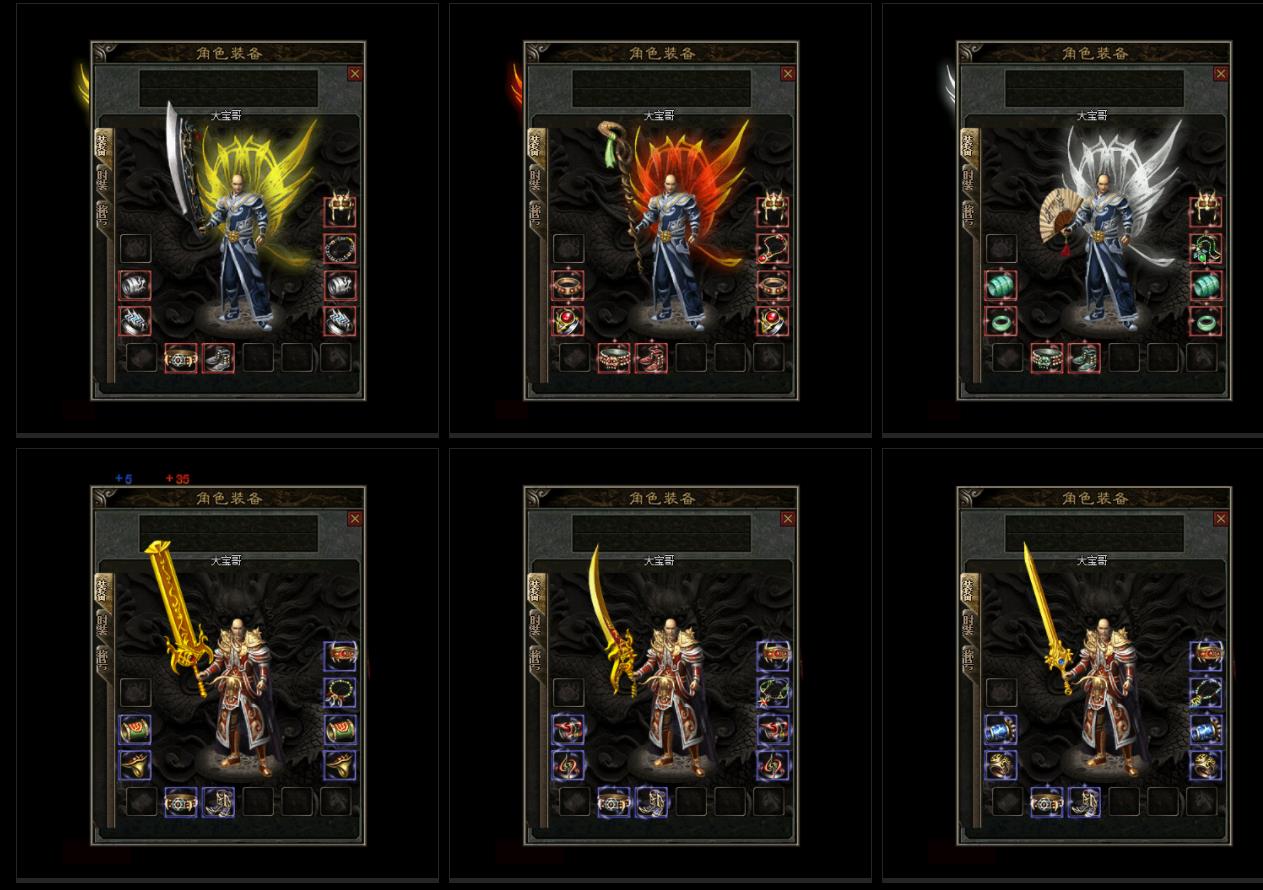Choose the red boots in the red-winged panel
This screenshot has height=890, width=1263.
(x=651, y=358)
